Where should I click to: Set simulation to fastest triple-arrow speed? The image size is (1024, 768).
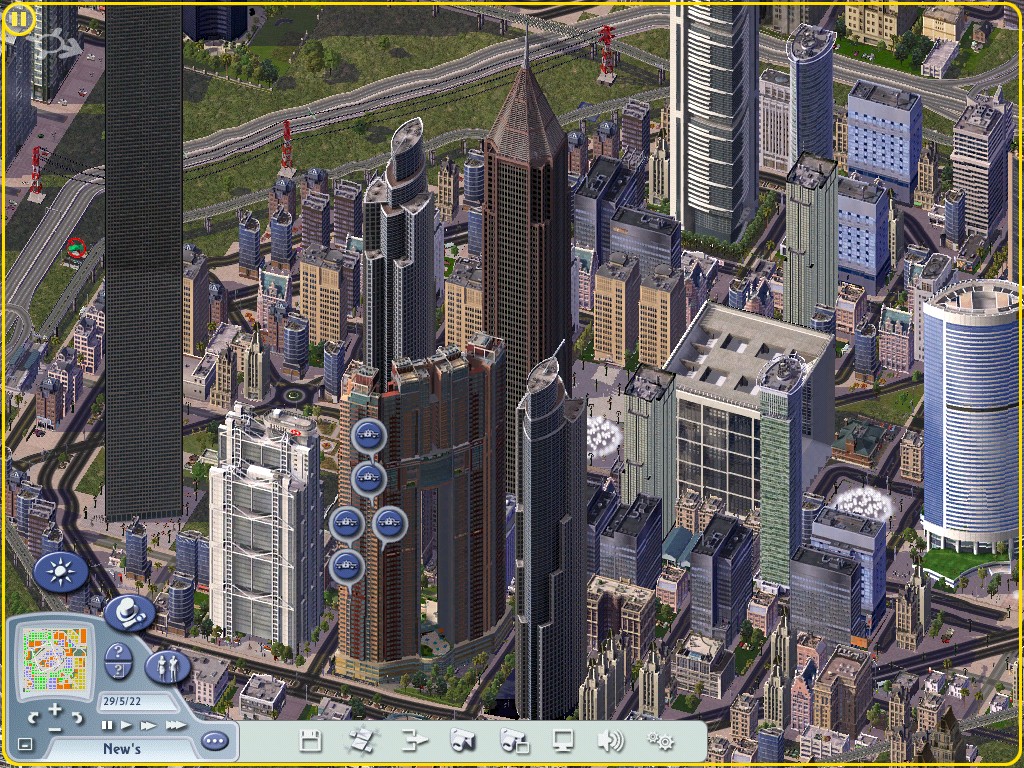pos(174,725)
